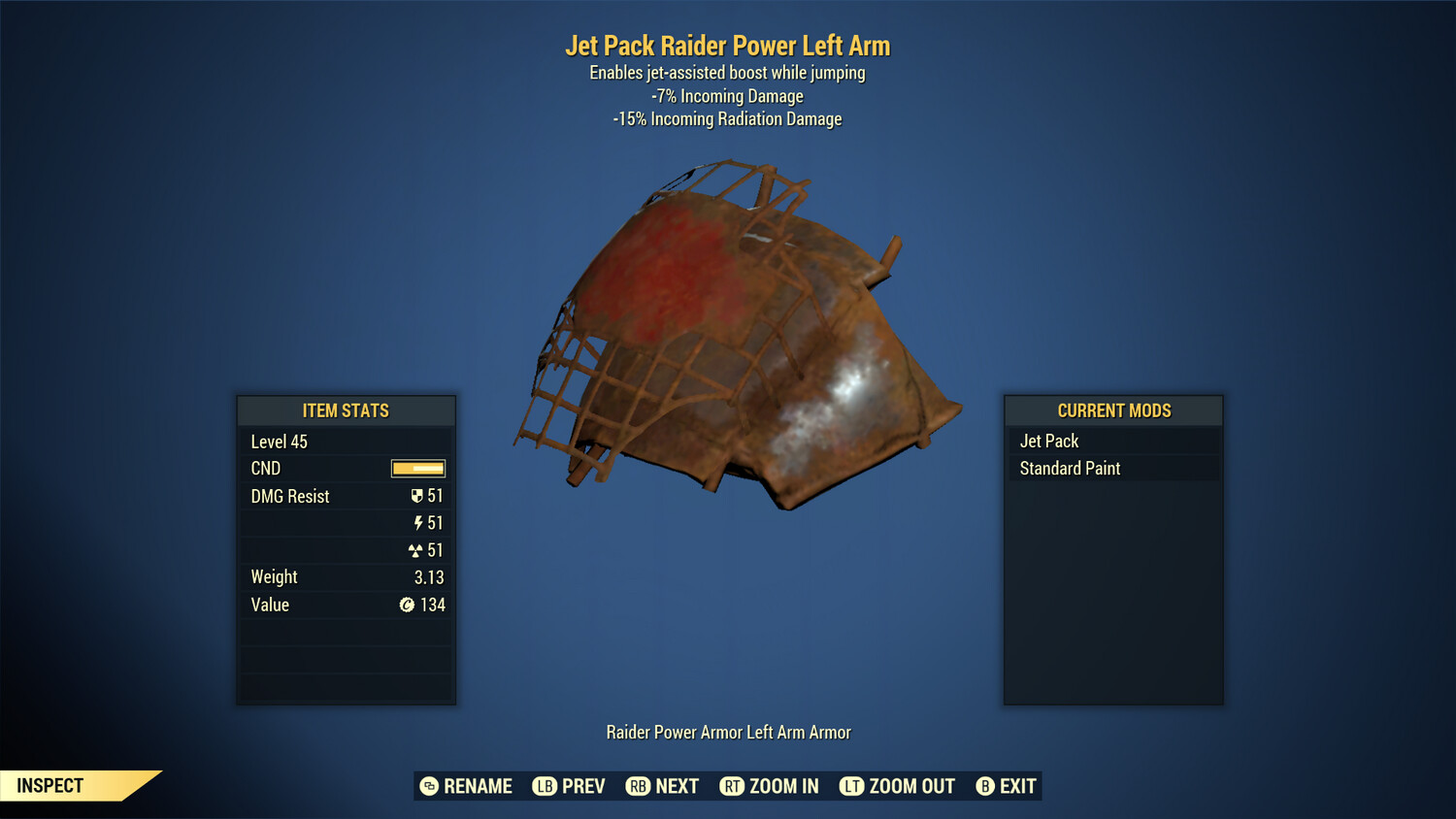
Task: Select the lightning Energy Resist icon
Action: point(418,523)
